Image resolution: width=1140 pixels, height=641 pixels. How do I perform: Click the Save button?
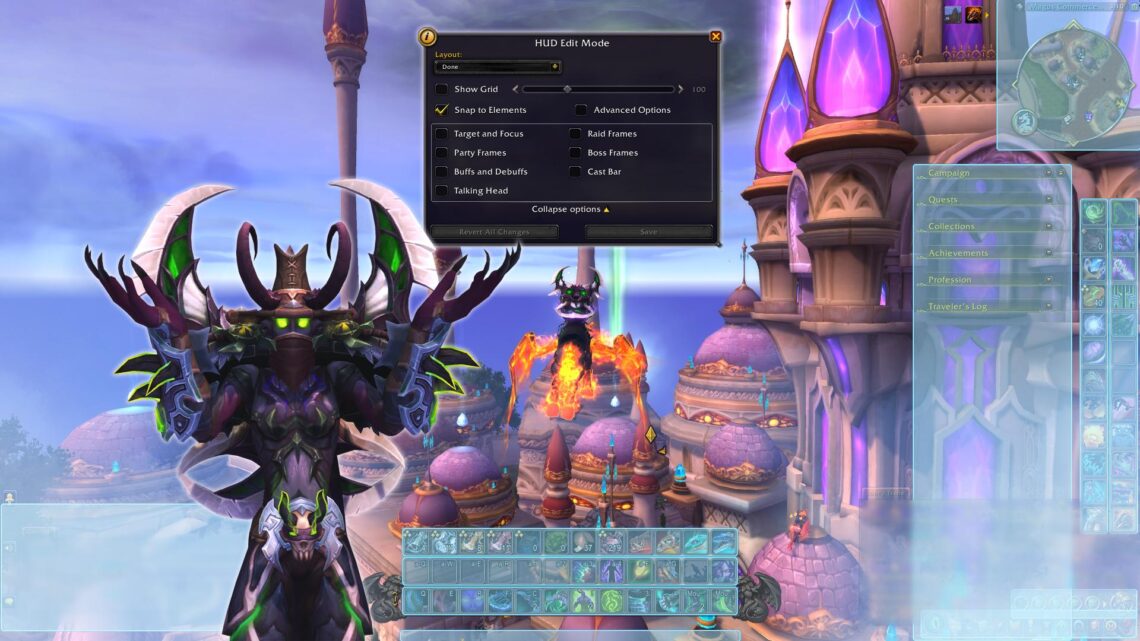(x=648, y=232)
